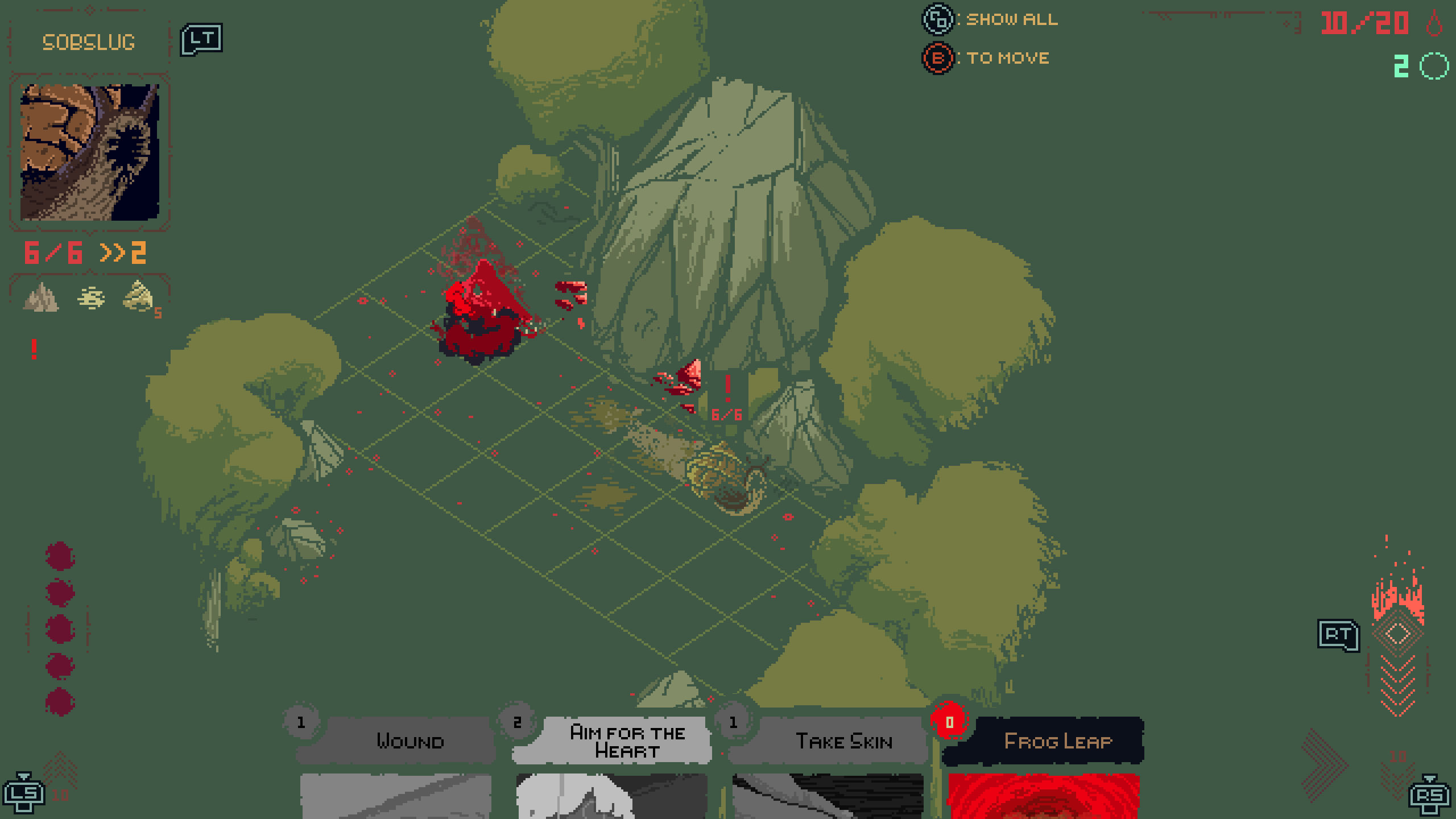The width and height of the screenshot is (1456, 819).
Task: Select the Wound card header
Action: (411, 741)
